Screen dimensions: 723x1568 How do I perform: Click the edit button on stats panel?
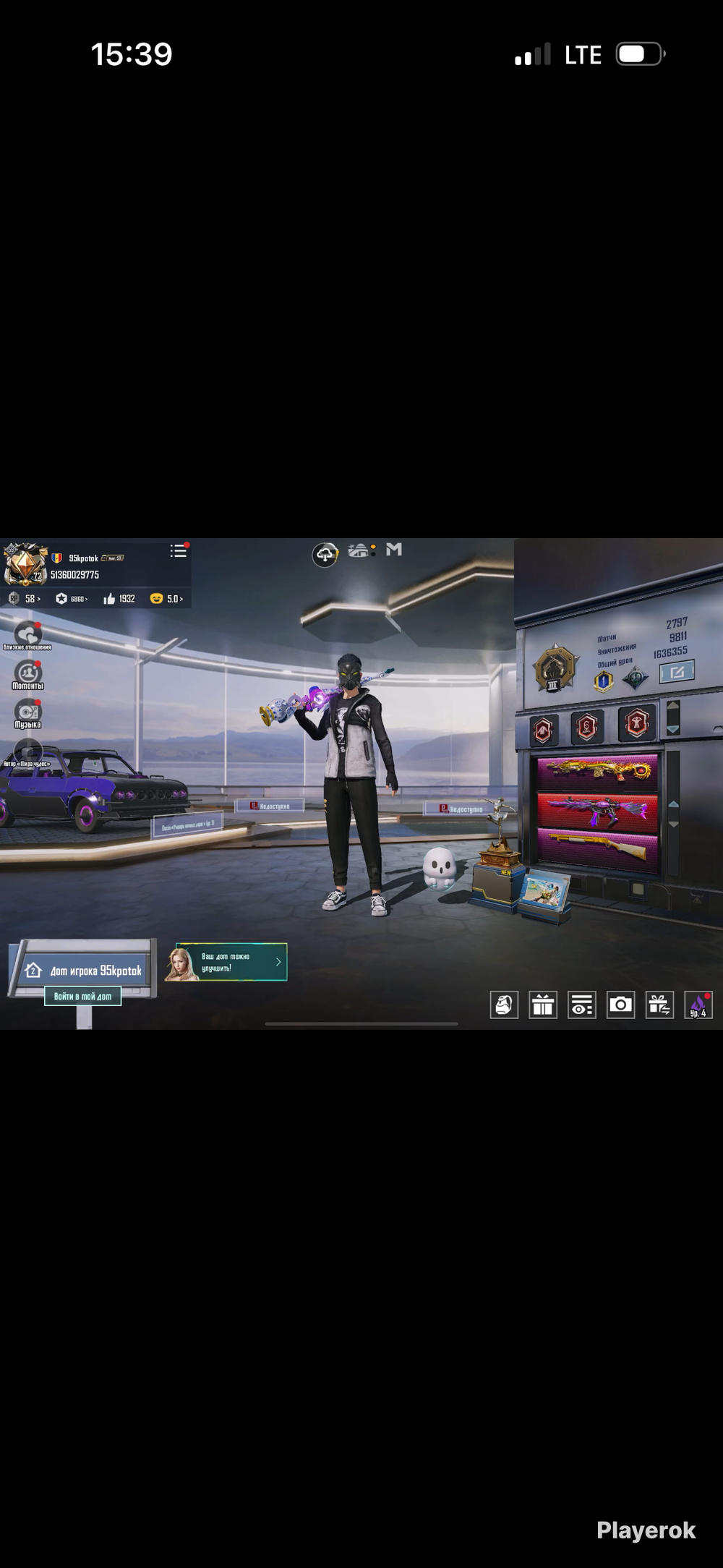coord(677,672)
